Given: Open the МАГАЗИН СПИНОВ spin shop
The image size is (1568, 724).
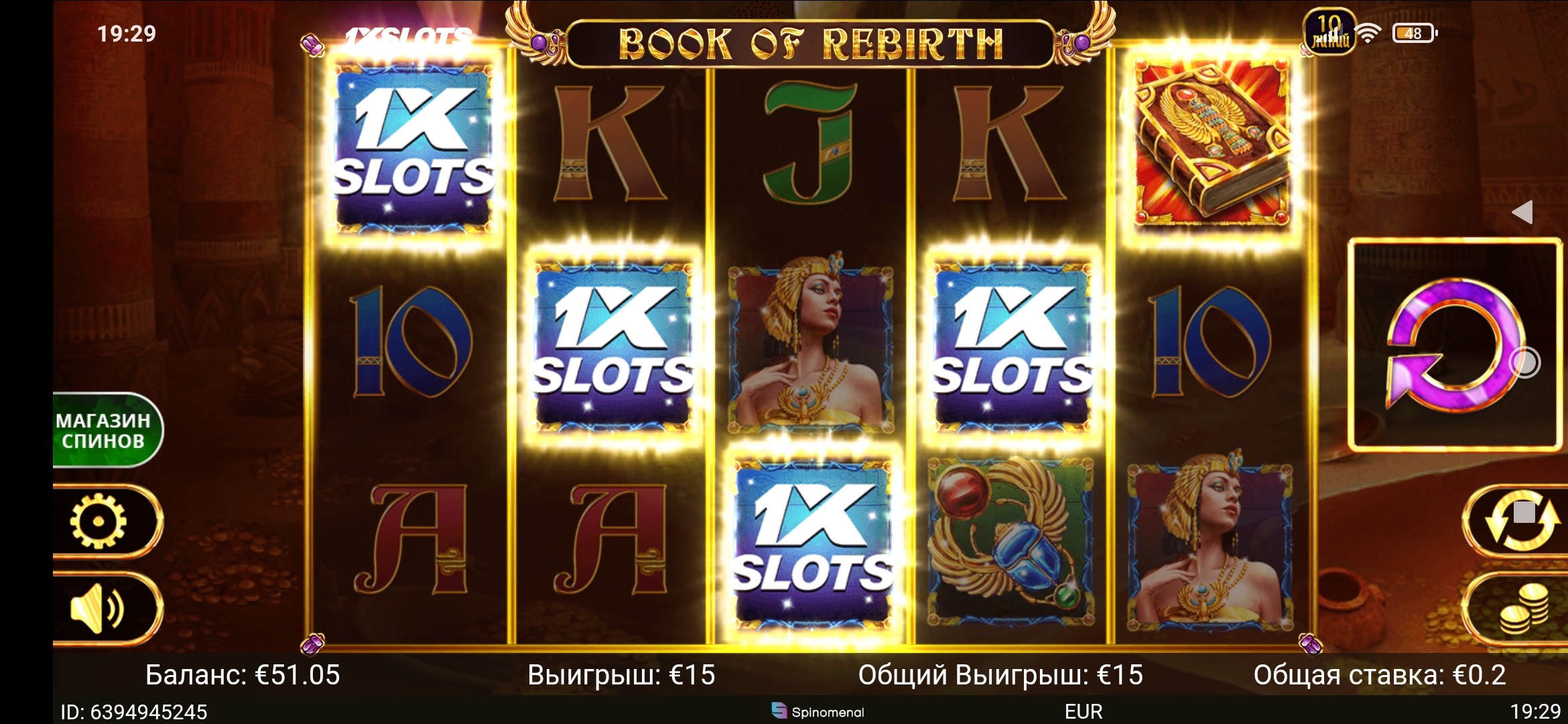Looking at the screenshot, I should (105, 430).
